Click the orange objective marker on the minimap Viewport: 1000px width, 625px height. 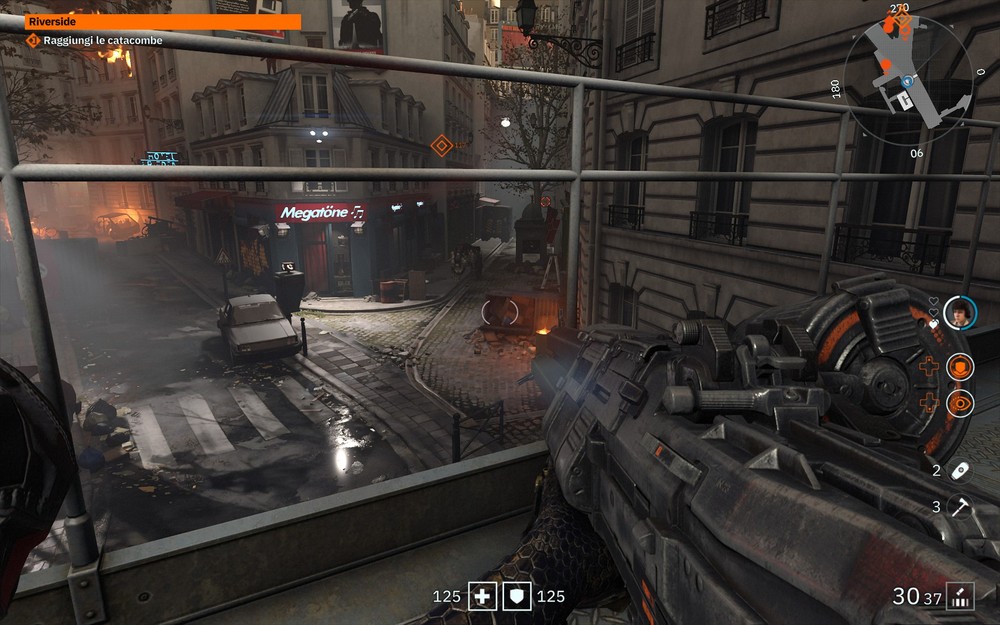click(x=901, y=19)
